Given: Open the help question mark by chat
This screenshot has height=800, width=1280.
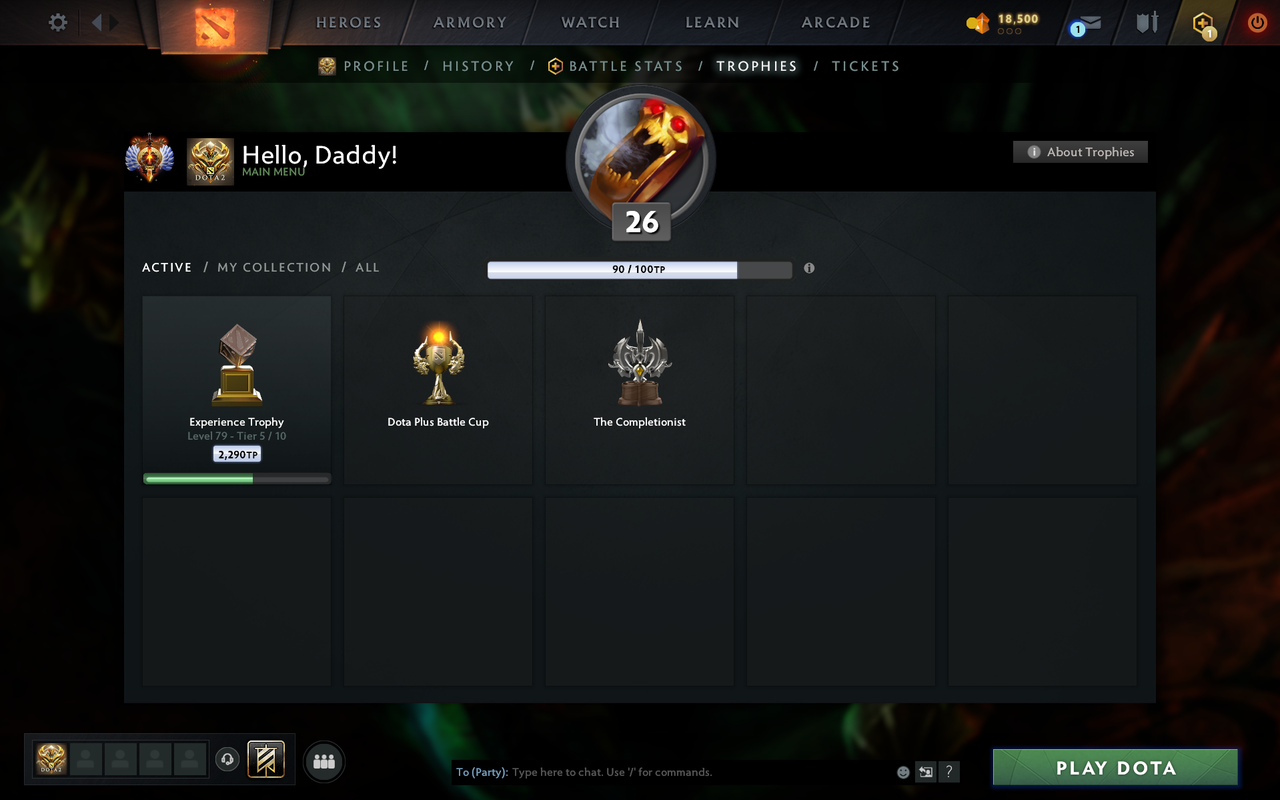Looking at the screenshot, I should (x=948, y=772).
